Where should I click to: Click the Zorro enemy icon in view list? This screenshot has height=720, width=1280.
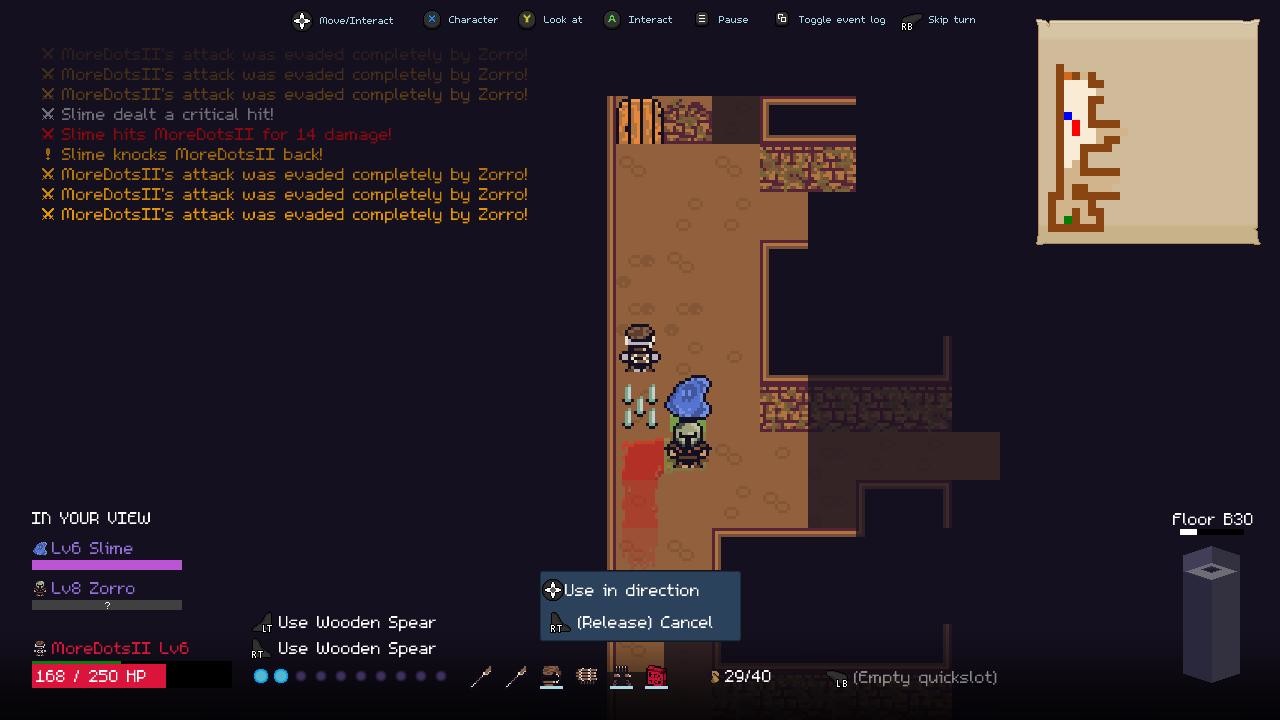pyautogui.click(x=38, y=588)
